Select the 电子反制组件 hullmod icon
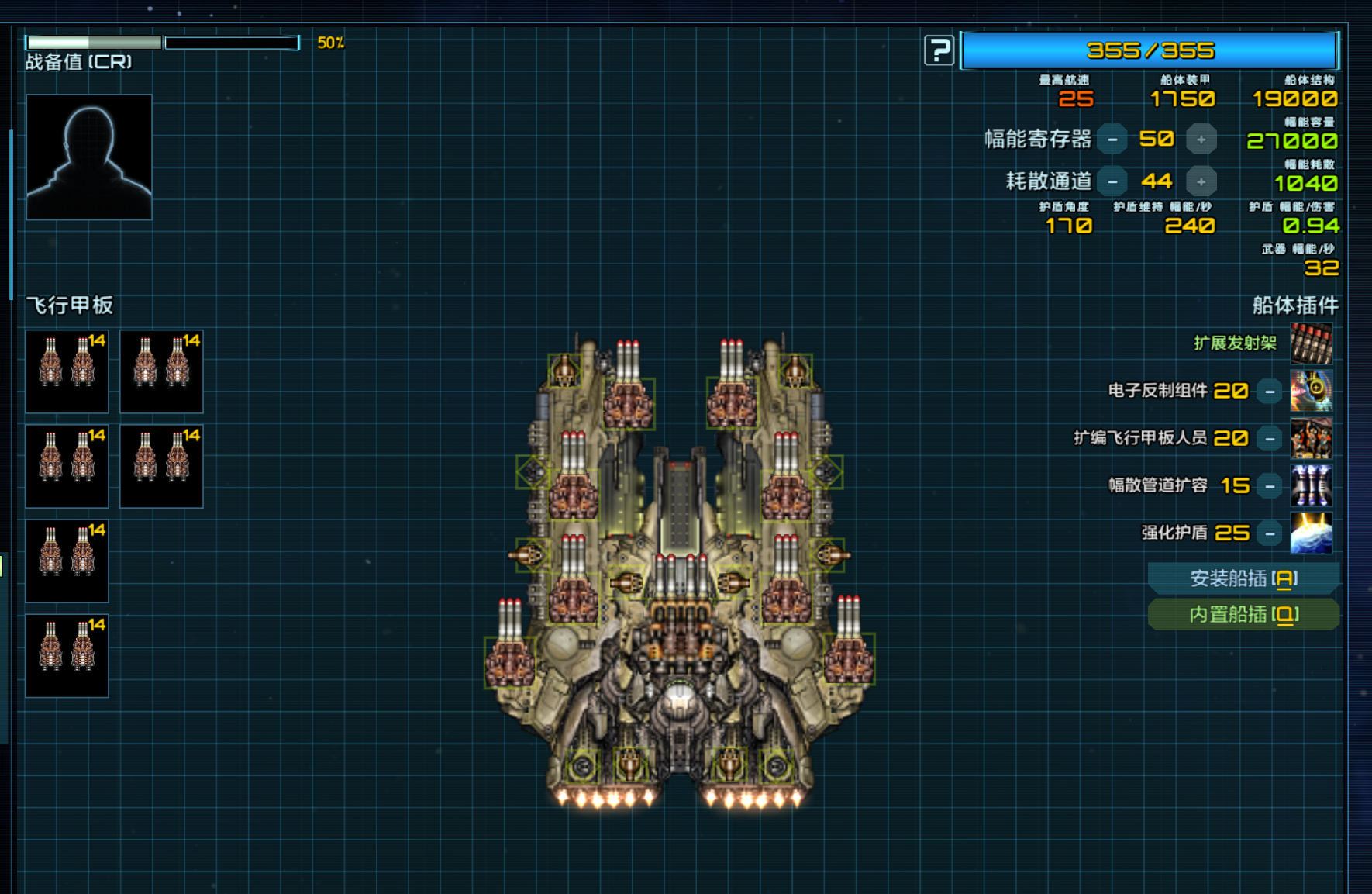Image resolution: width=1372 pixels, height=894 pixels. pyautogui.click(x=1311, y=391)
